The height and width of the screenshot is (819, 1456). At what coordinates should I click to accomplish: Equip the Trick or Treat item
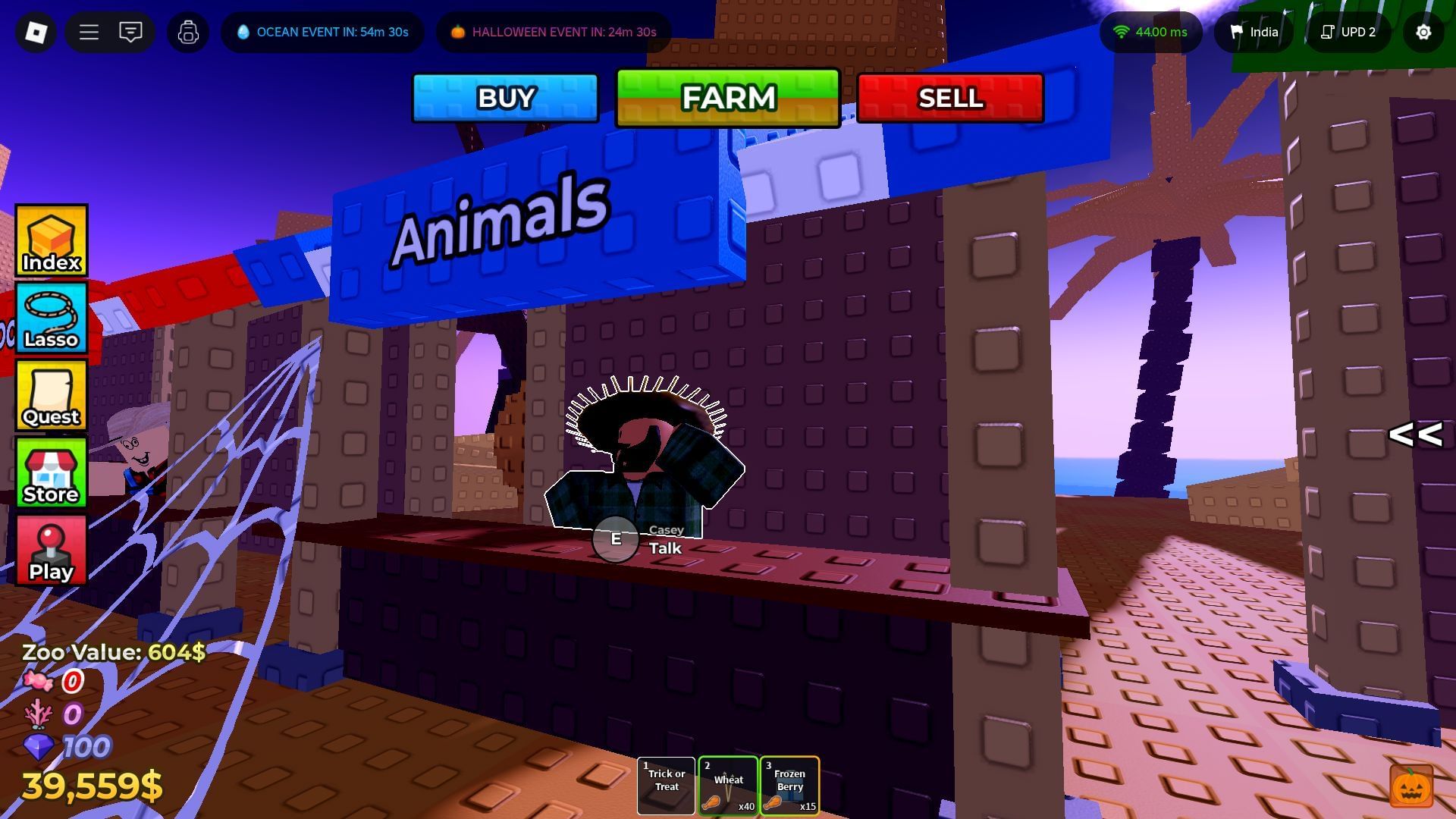tap(666, 786)
